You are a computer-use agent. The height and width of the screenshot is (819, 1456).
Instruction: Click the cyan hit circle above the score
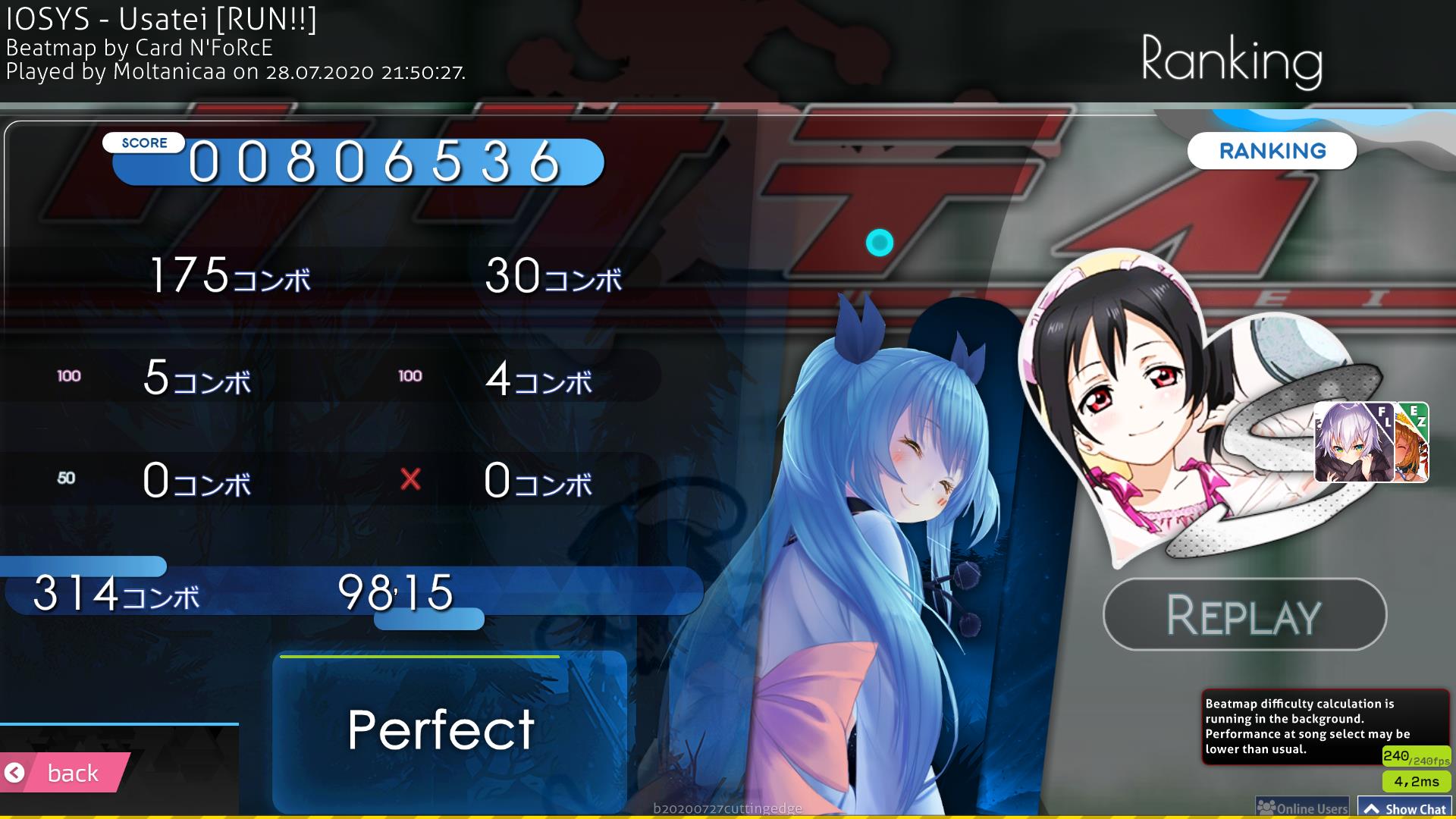(880, 243)
